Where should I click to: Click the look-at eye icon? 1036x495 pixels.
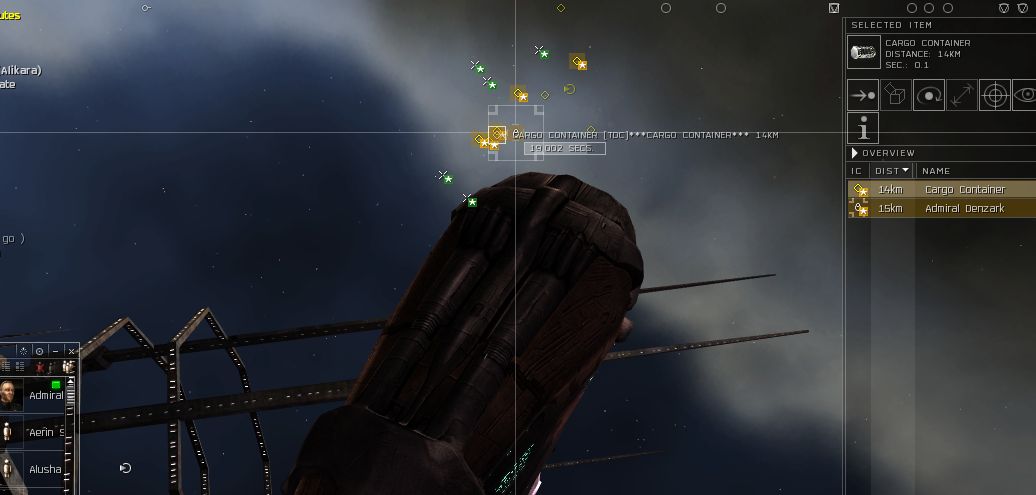coord(1025,95)
